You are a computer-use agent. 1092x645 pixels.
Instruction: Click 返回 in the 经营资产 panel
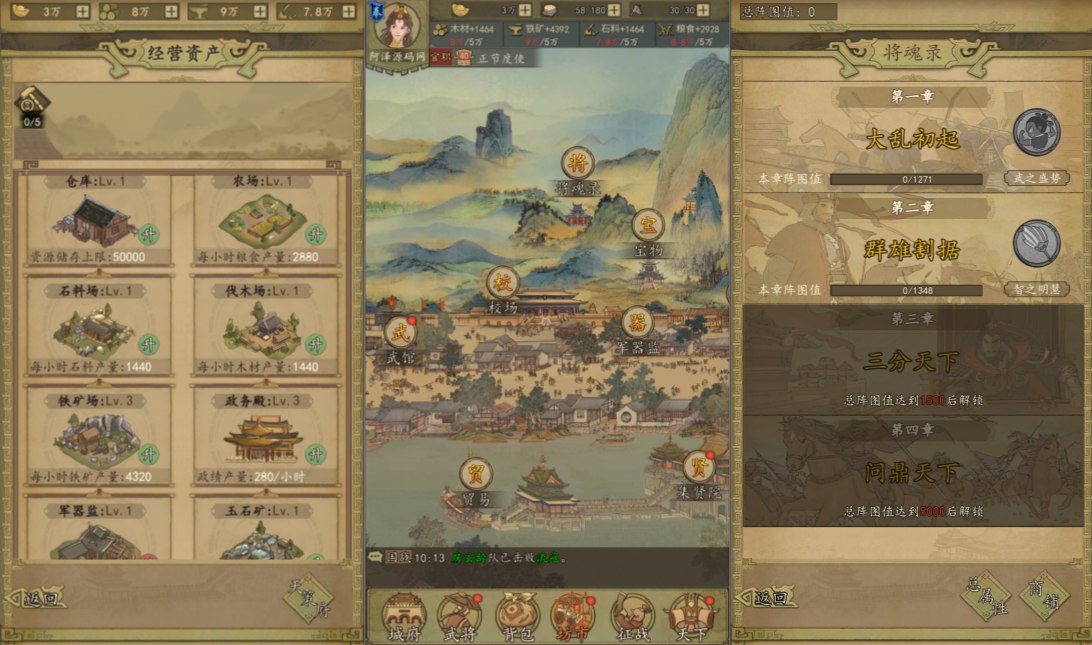38,599
